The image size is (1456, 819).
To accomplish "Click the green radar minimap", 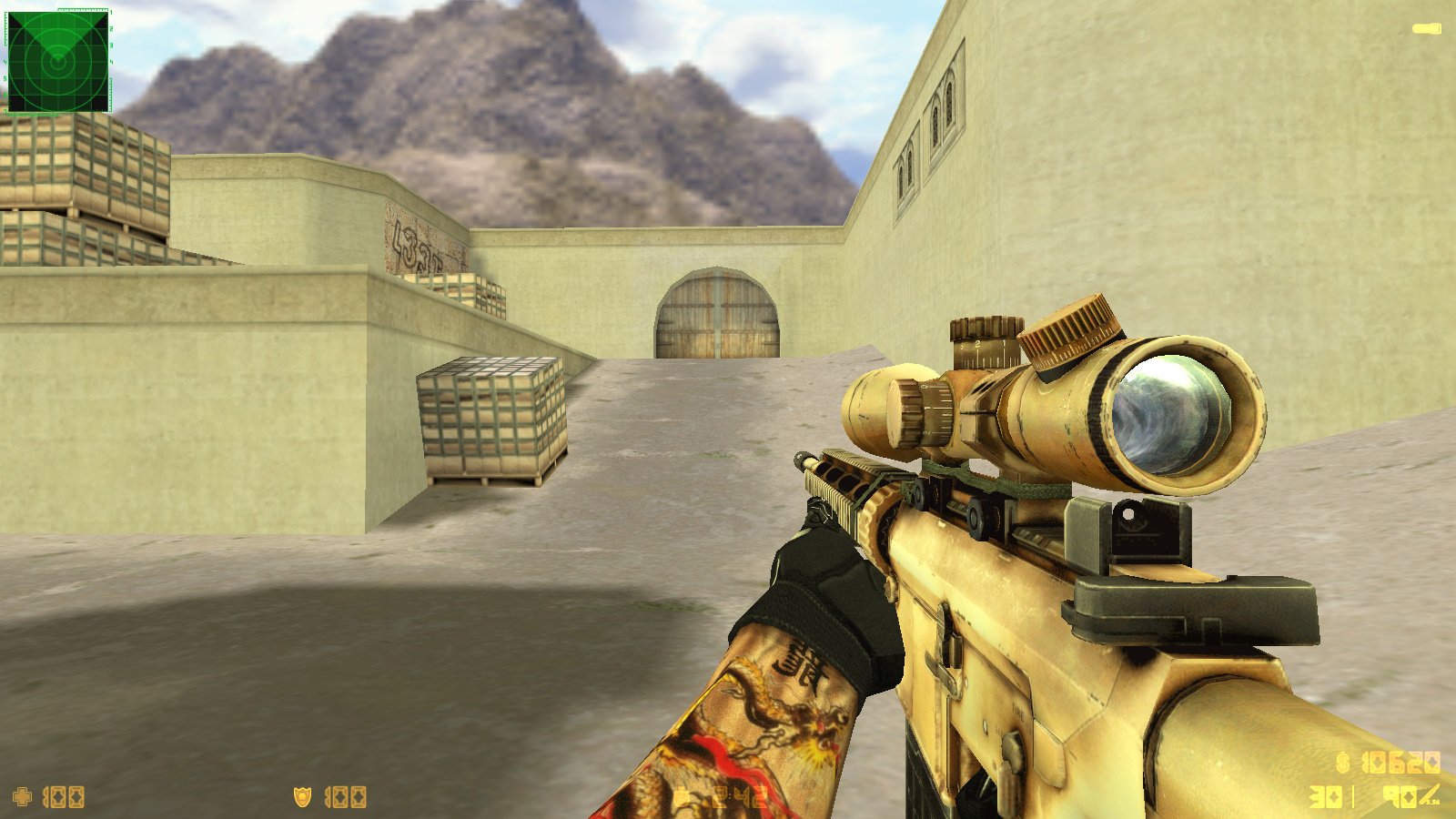I will (58, 61).
